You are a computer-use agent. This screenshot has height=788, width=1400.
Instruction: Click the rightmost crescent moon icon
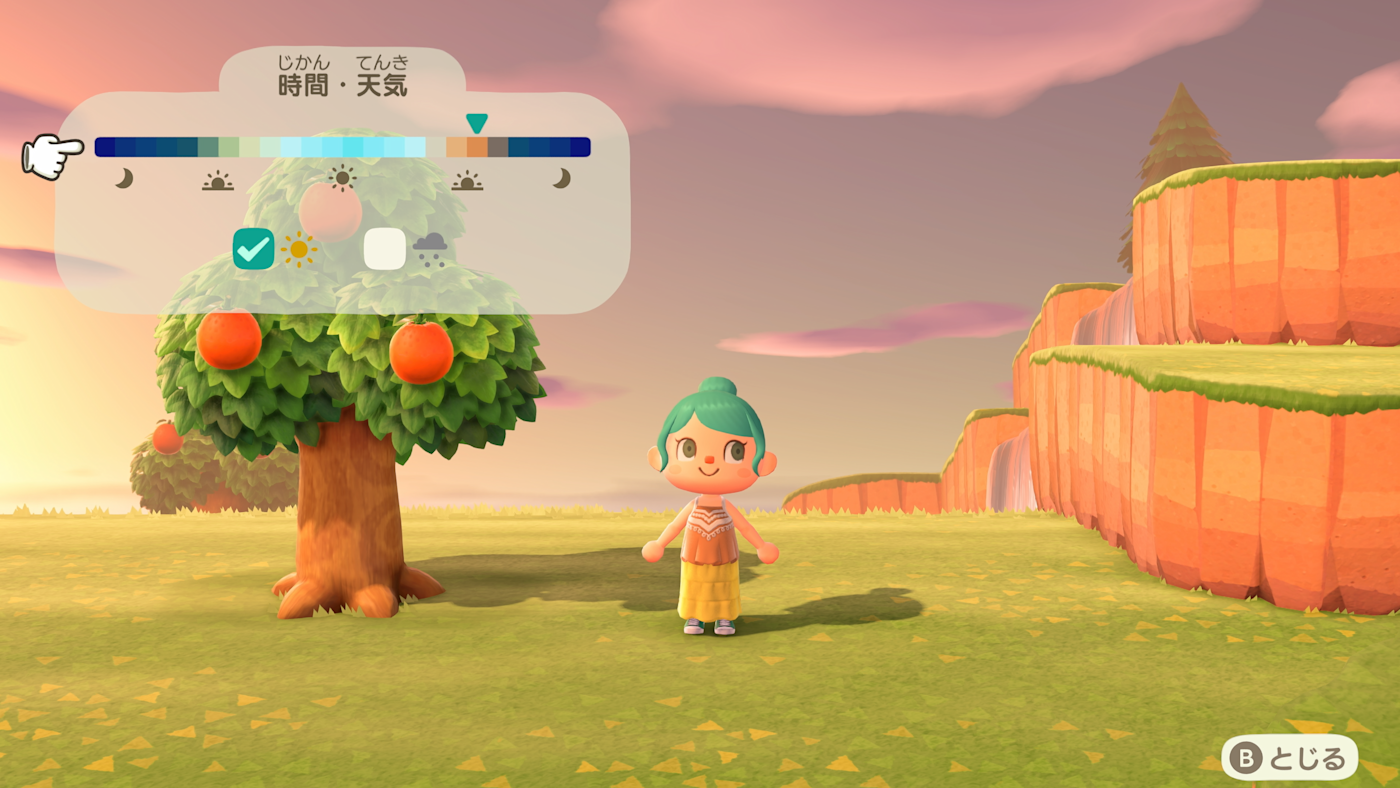pos(560,178)
